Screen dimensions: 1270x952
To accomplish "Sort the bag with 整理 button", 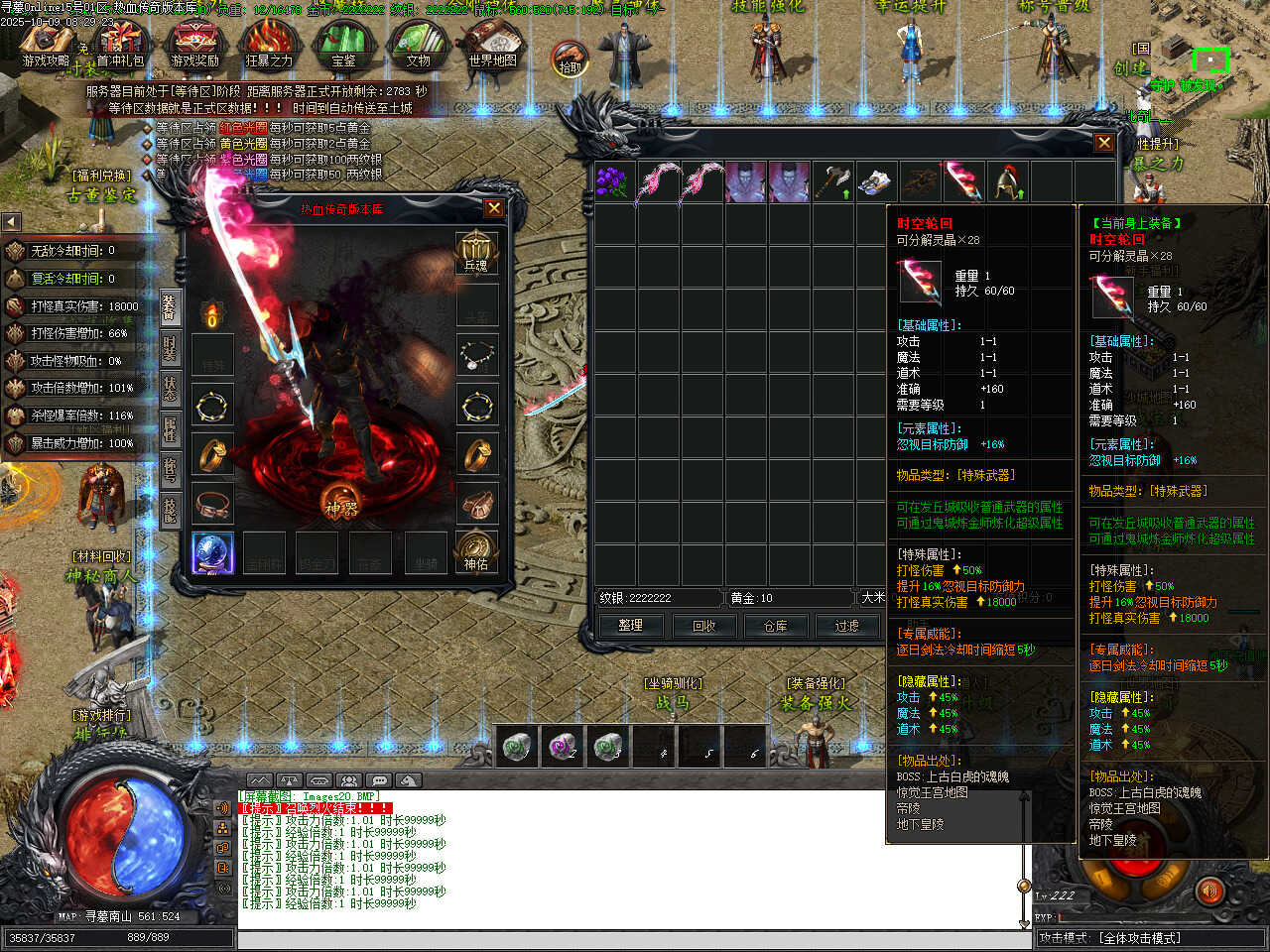I will (x=630, y=626).
